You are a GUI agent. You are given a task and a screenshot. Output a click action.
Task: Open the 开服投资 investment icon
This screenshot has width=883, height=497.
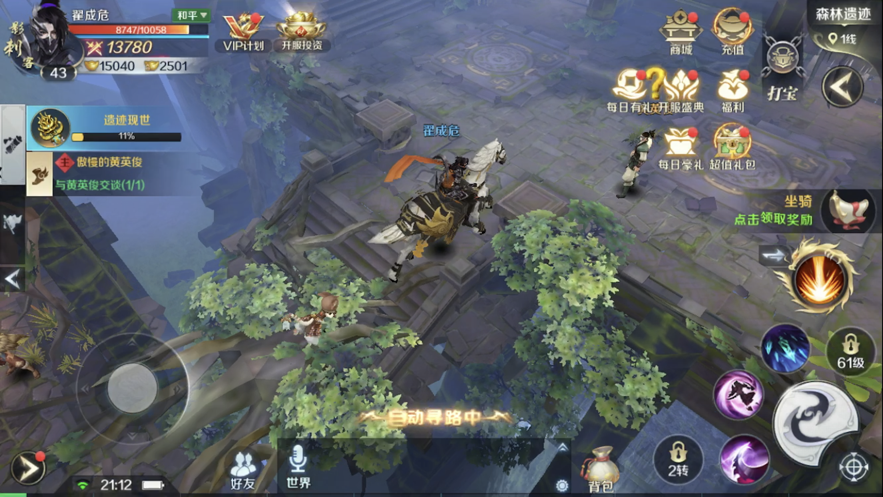pyautogui.click(x=302, y=30)
